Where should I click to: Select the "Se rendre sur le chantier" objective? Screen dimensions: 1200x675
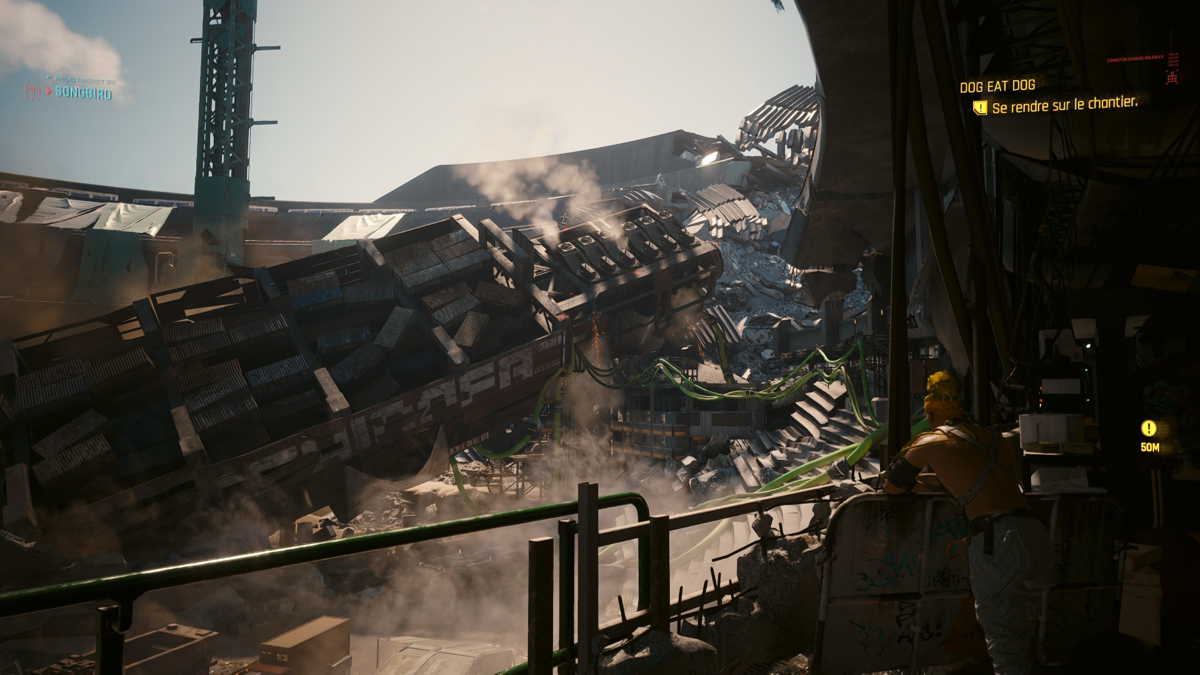(x=1064, y=104)
